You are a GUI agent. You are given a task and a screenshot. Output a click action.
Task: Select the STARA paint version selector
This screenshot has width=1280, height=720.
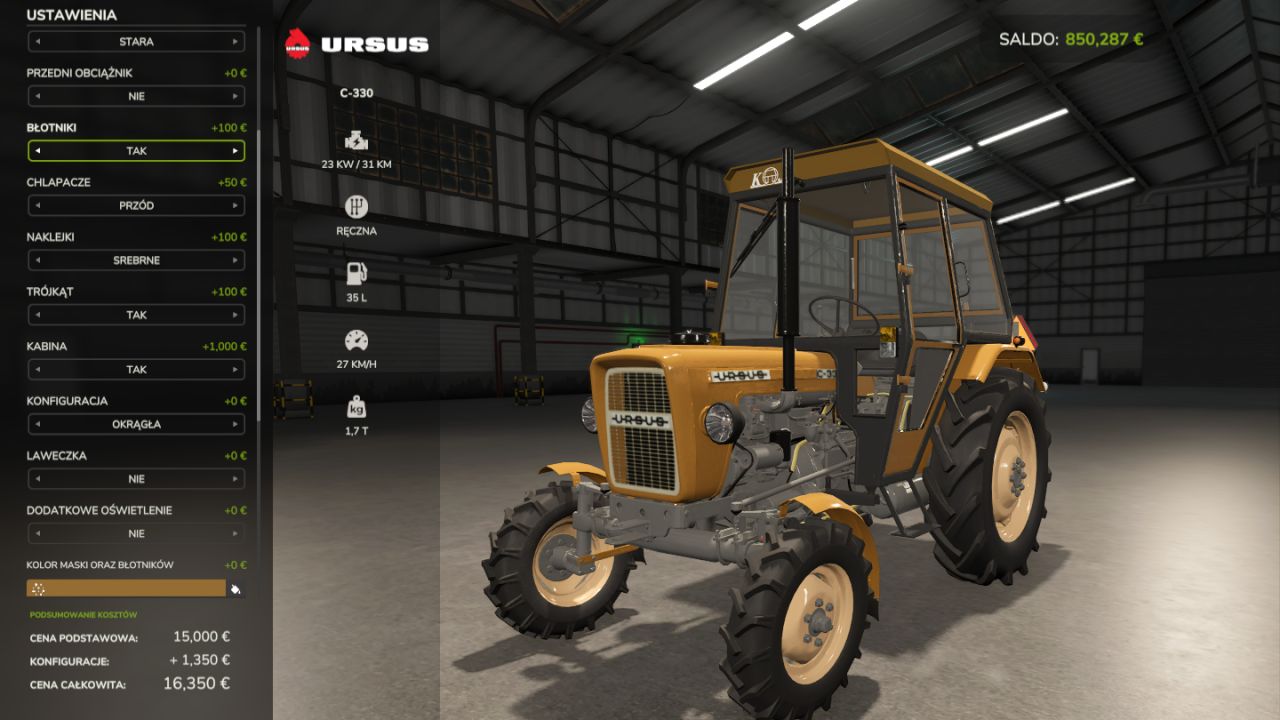coord(136,41)
